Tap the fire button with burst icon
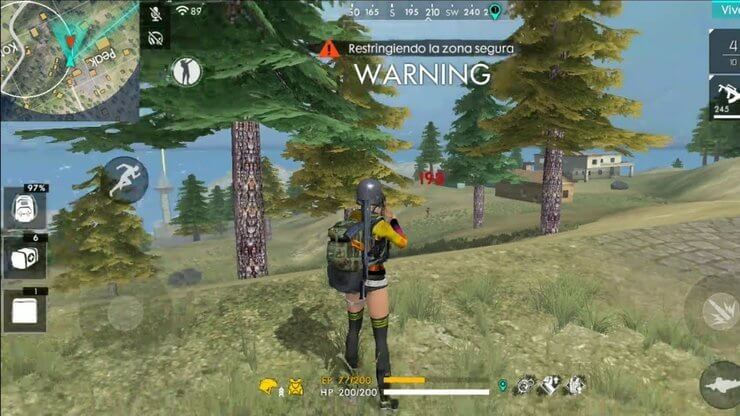 (716, 311)
